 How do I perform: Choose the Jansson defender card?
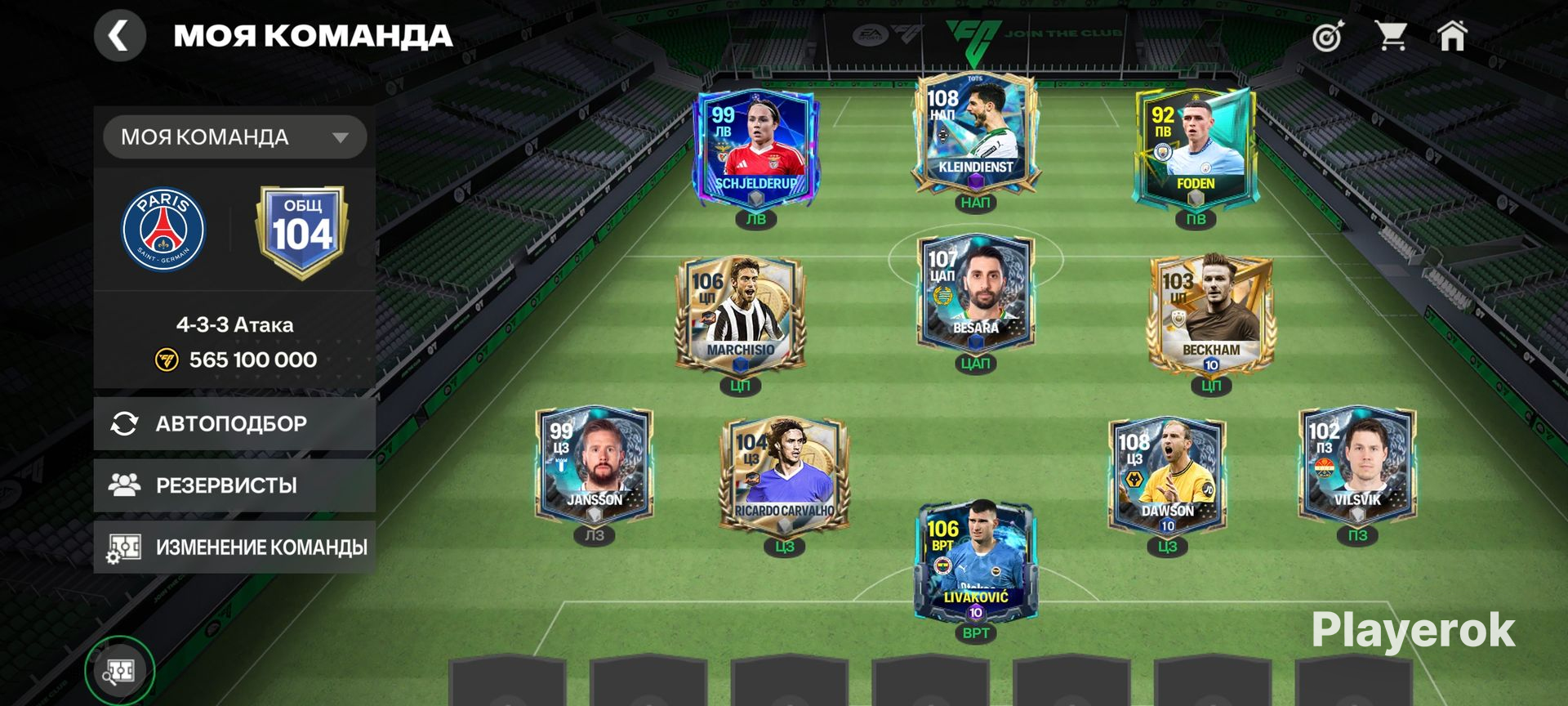594,466
